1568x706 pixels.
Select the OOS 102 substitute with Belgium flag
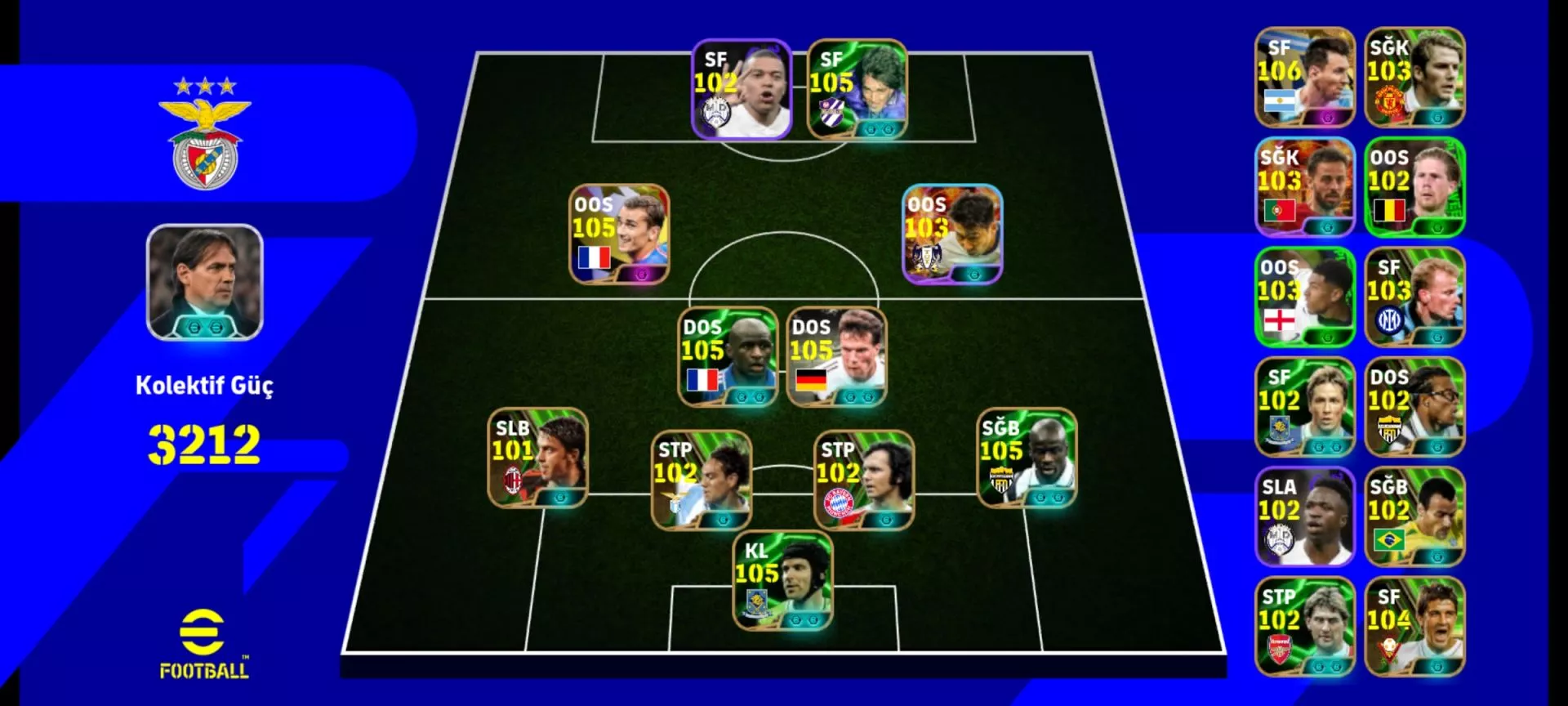click(x=1414, y=187)
